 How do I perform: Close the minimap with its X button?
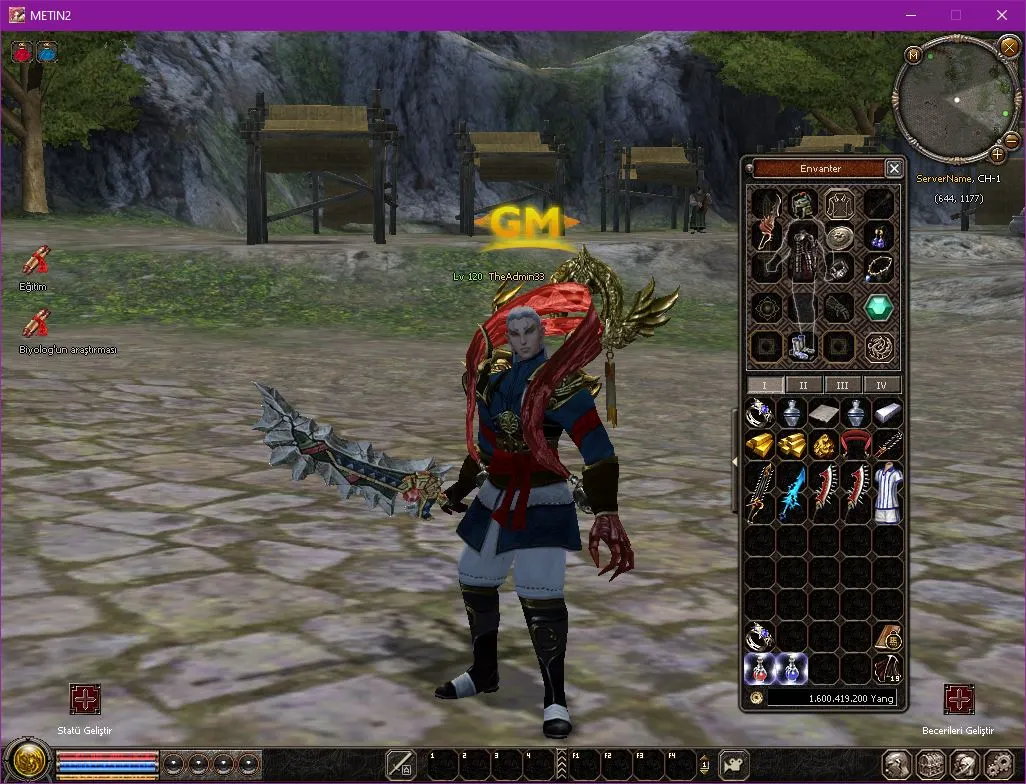(x=1008, y=45)
